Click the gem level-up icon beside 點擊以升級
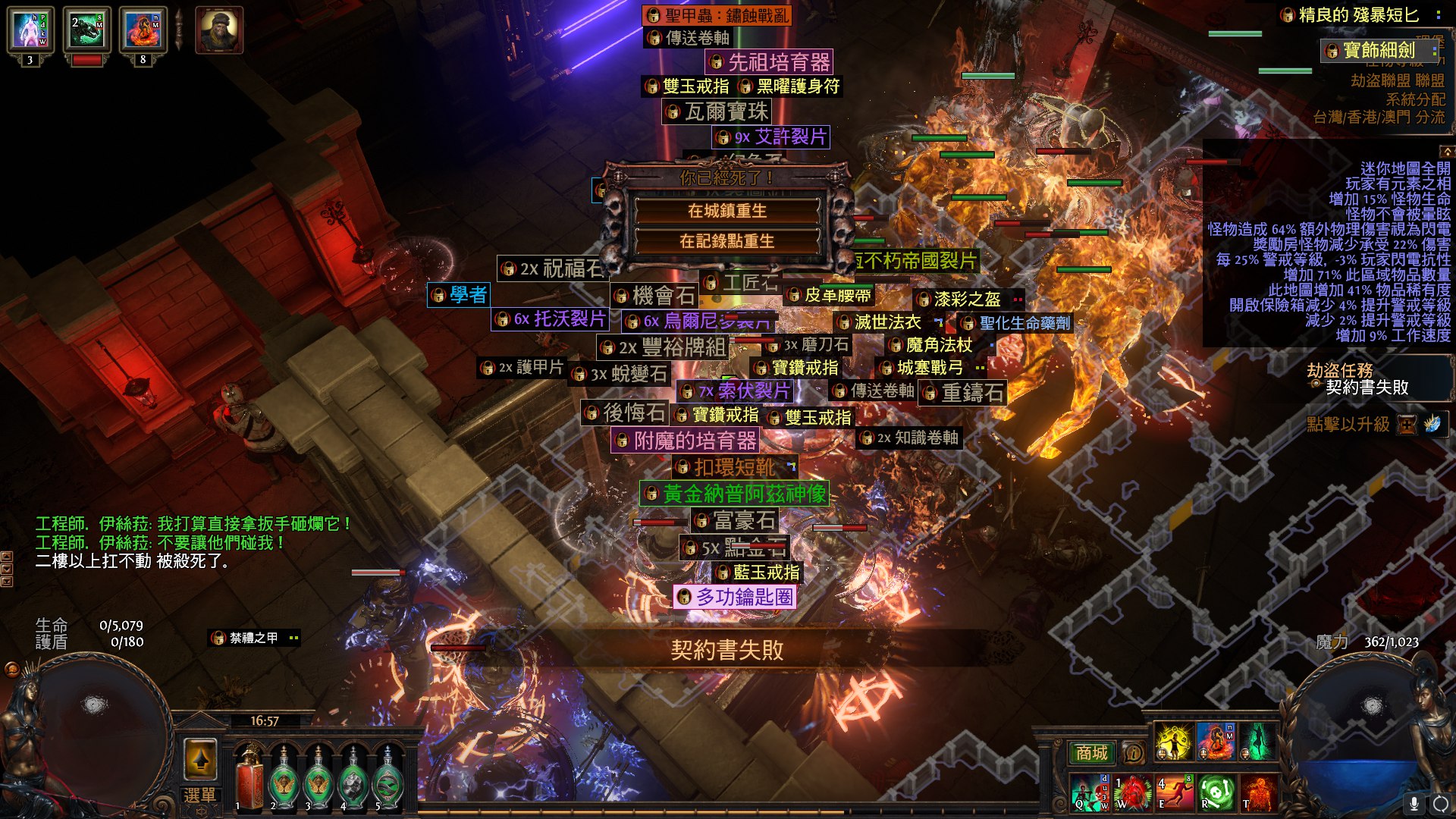The width and height of the screenshot is (1456, 819). [1432, 424]
